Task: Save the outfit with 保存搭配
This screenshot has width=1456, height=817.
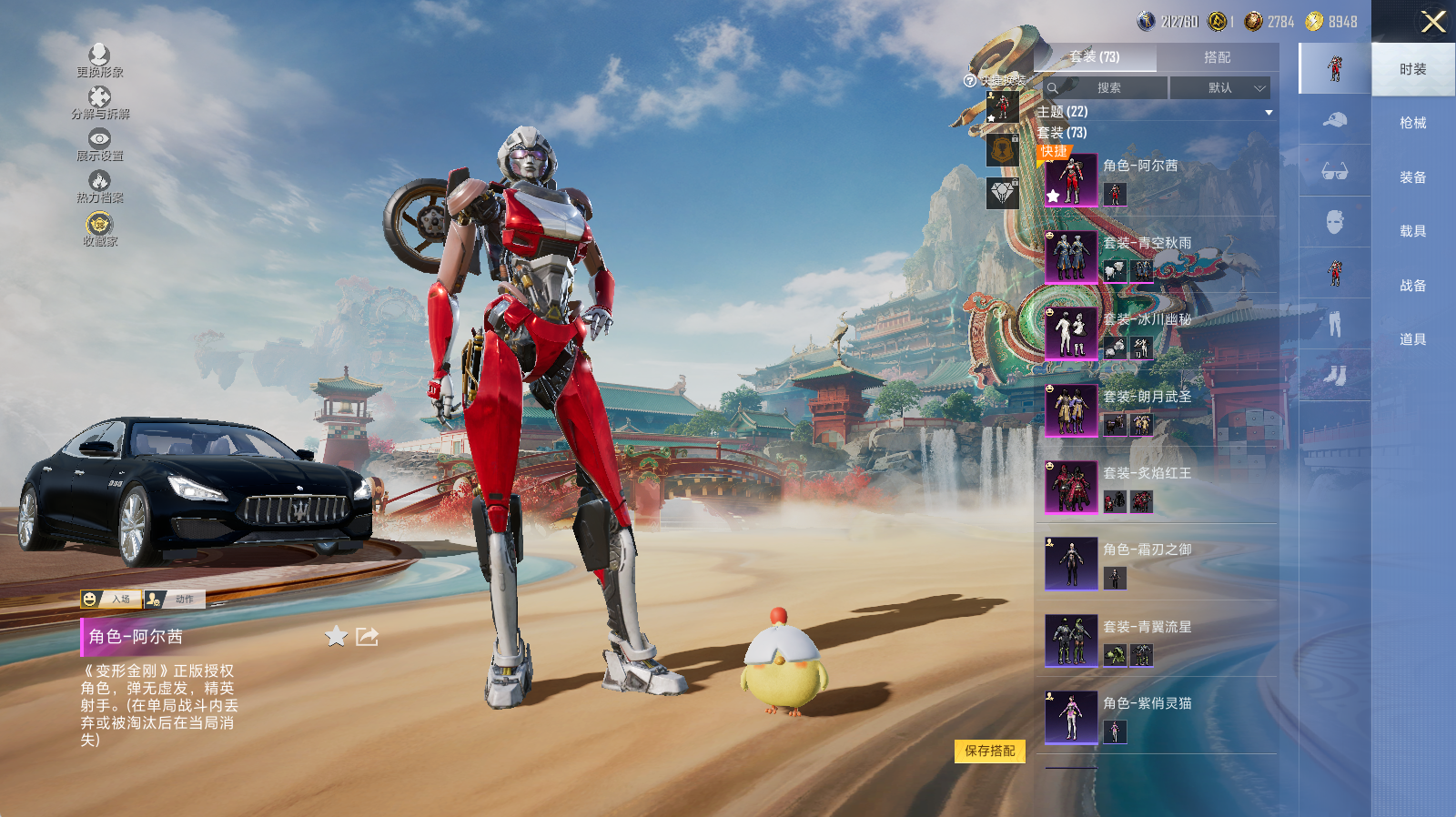Action: point(989,751)
